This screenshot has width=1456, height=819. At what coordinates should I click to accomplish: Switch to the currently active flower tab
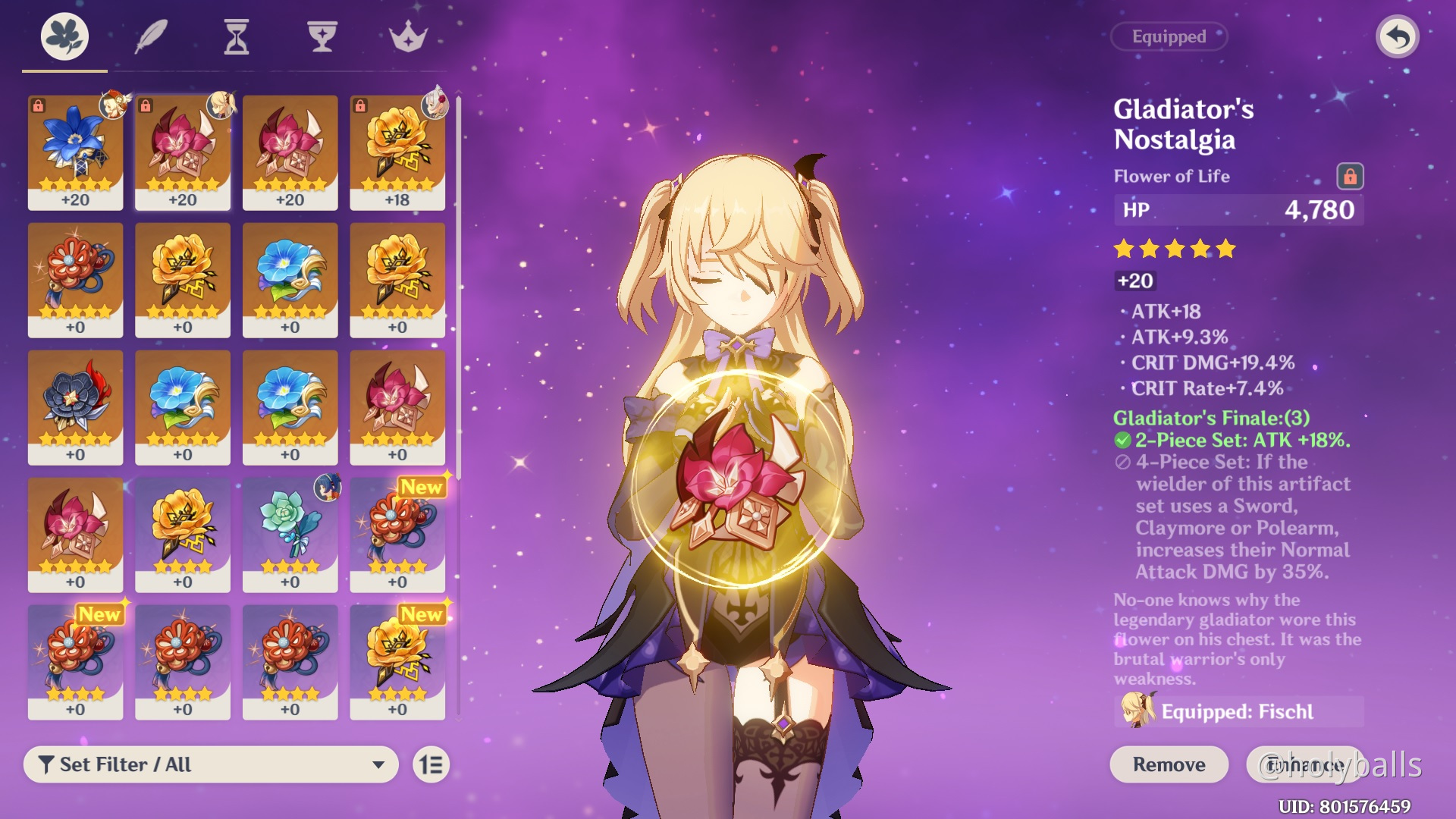point(64,36)
